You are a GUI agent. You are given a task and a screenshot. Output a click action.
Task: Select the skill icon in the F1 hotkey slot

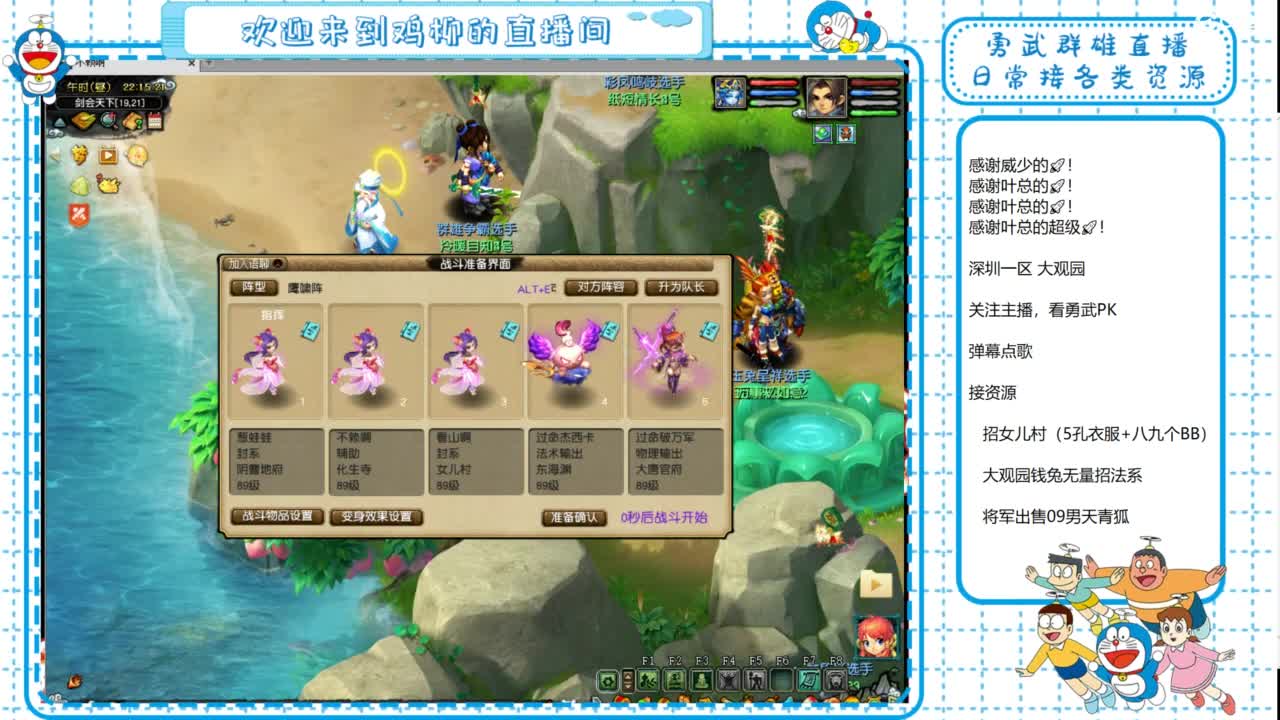[649, 679]
